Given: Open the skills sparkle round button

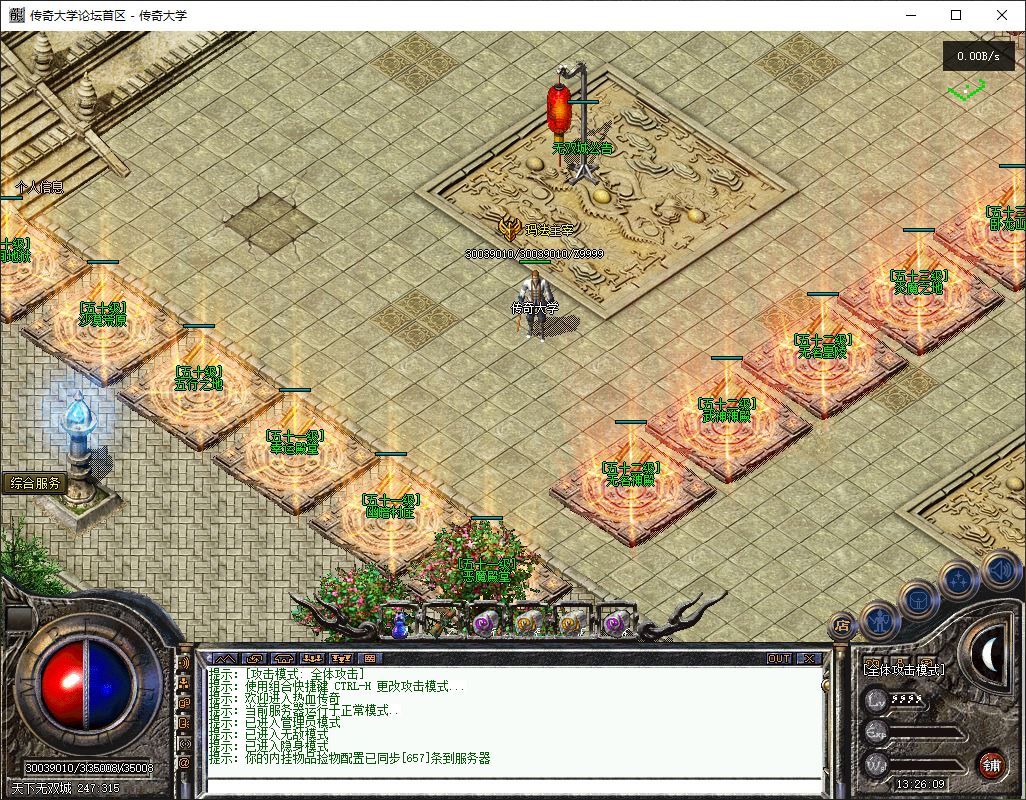Looking at the screenshot, I should (960, 579).
